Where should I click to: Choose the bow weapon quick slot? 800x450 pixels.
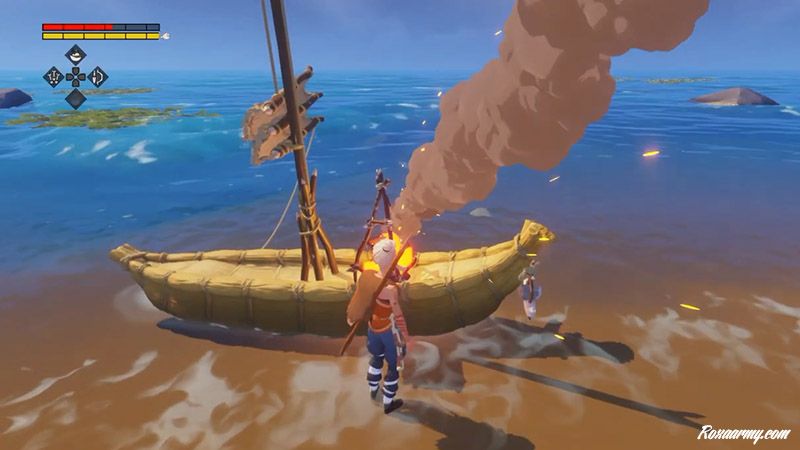point(98,76)
